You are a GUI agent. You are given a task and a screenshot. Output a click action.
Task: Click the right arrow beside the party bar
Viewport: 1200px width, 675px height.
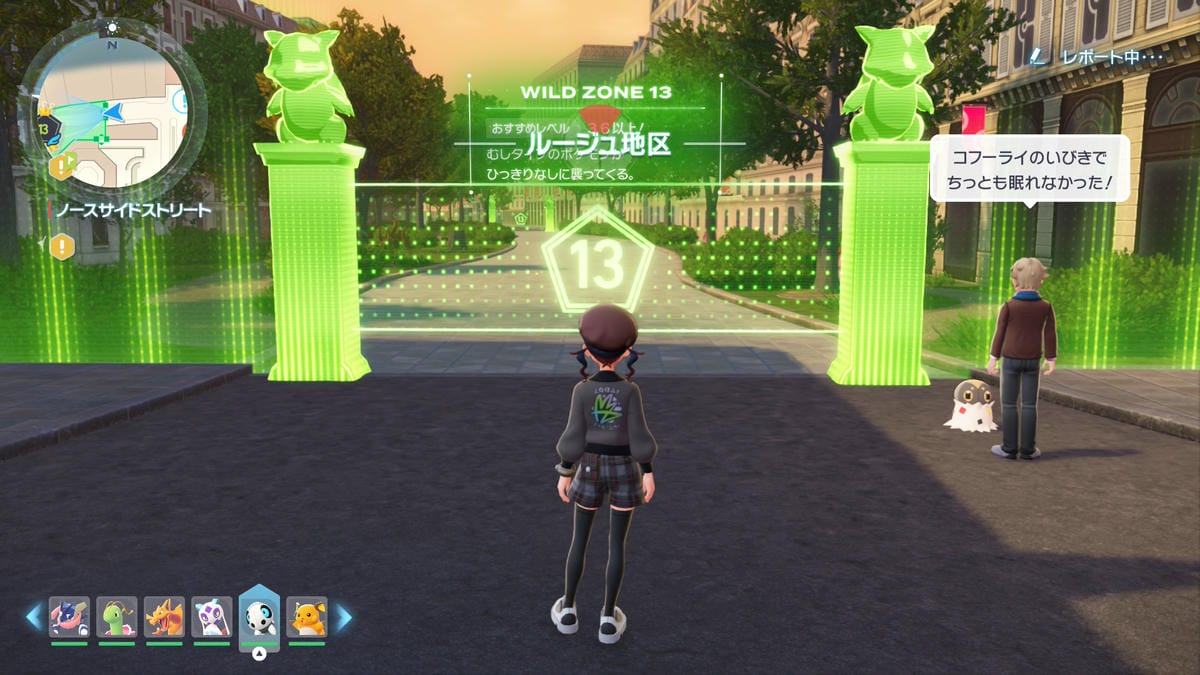coord(343,617)
